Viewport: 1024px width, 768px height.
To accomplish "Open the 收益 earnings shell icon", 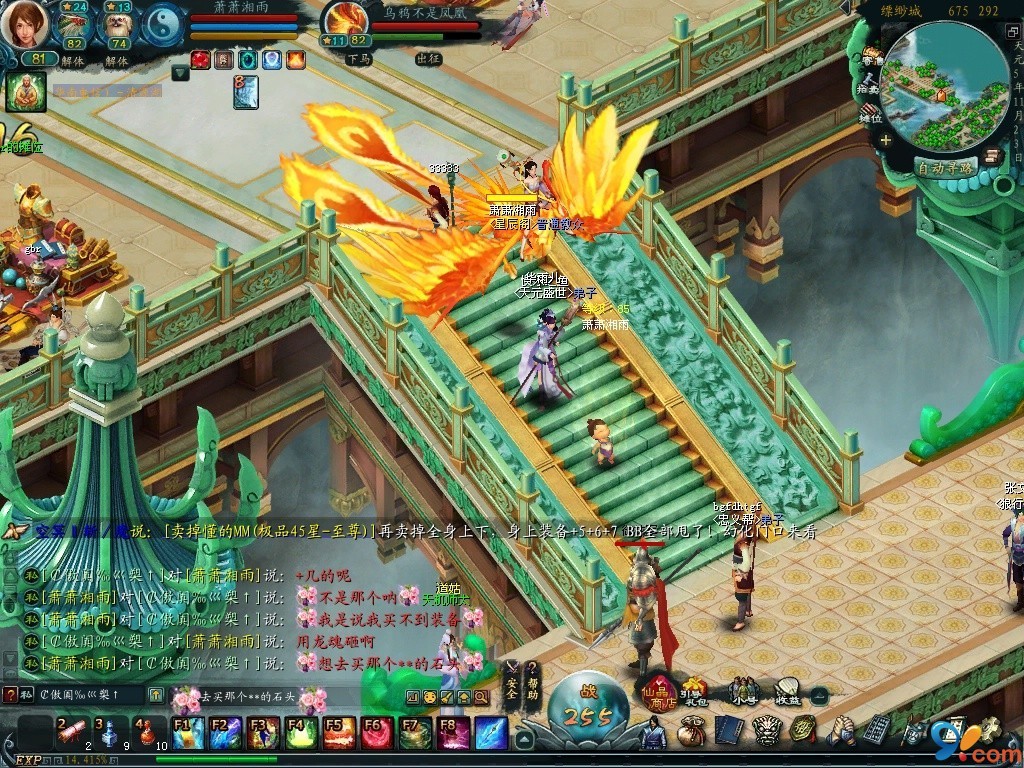I will 788,691.
